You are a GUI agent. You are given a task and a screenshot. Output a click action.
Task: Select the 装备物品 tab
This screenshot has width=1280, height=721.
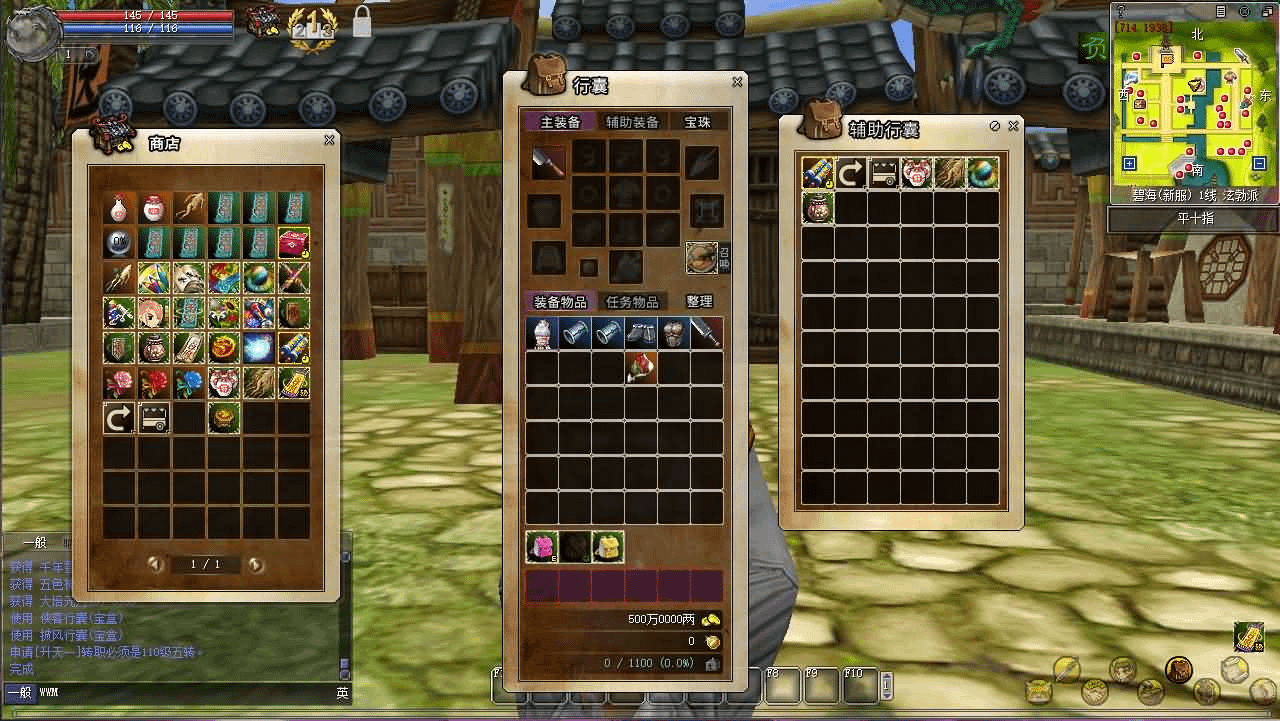point(560,302)
